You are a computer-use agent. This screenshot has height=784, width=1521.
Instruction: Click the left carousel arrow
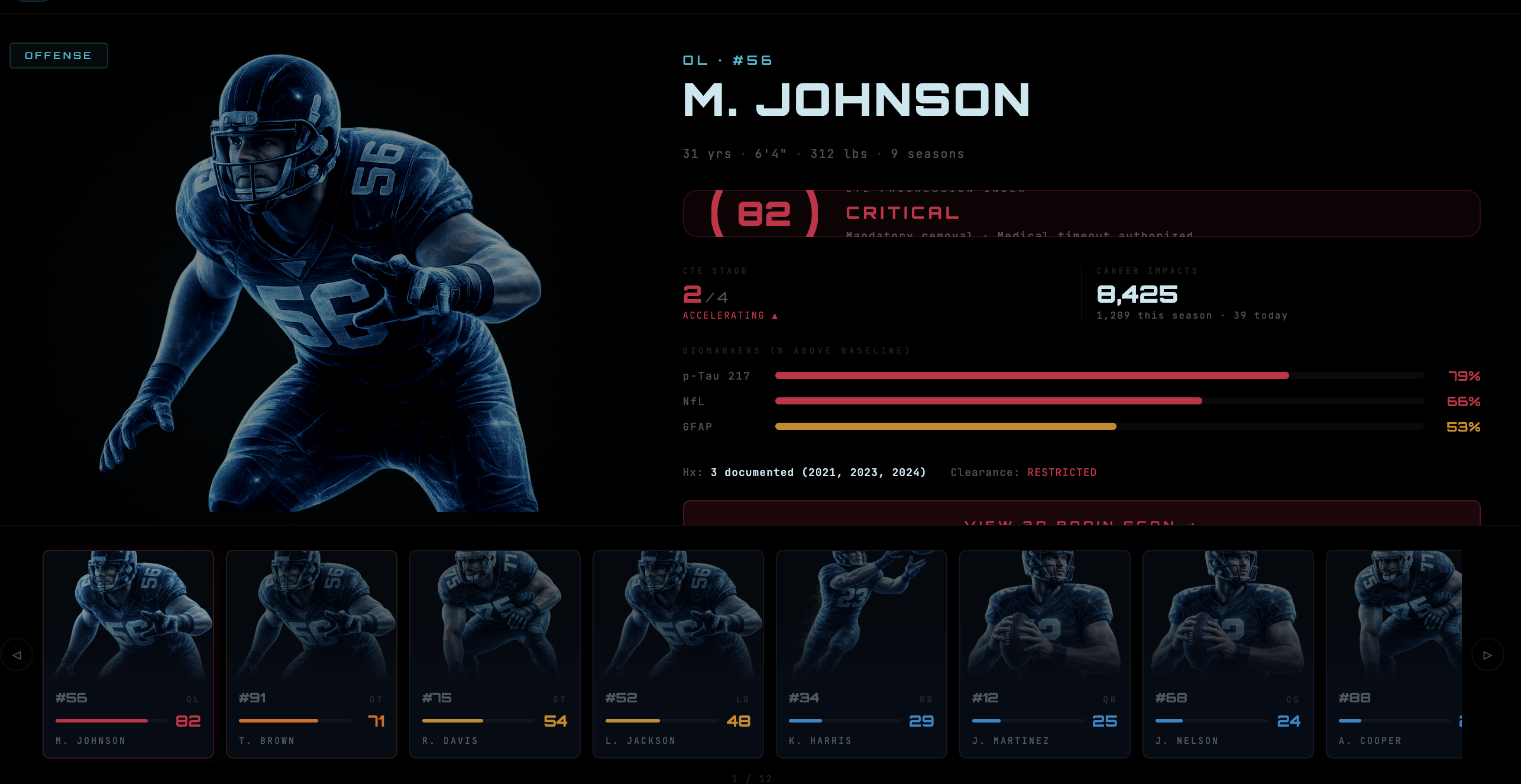click(17, 655)
